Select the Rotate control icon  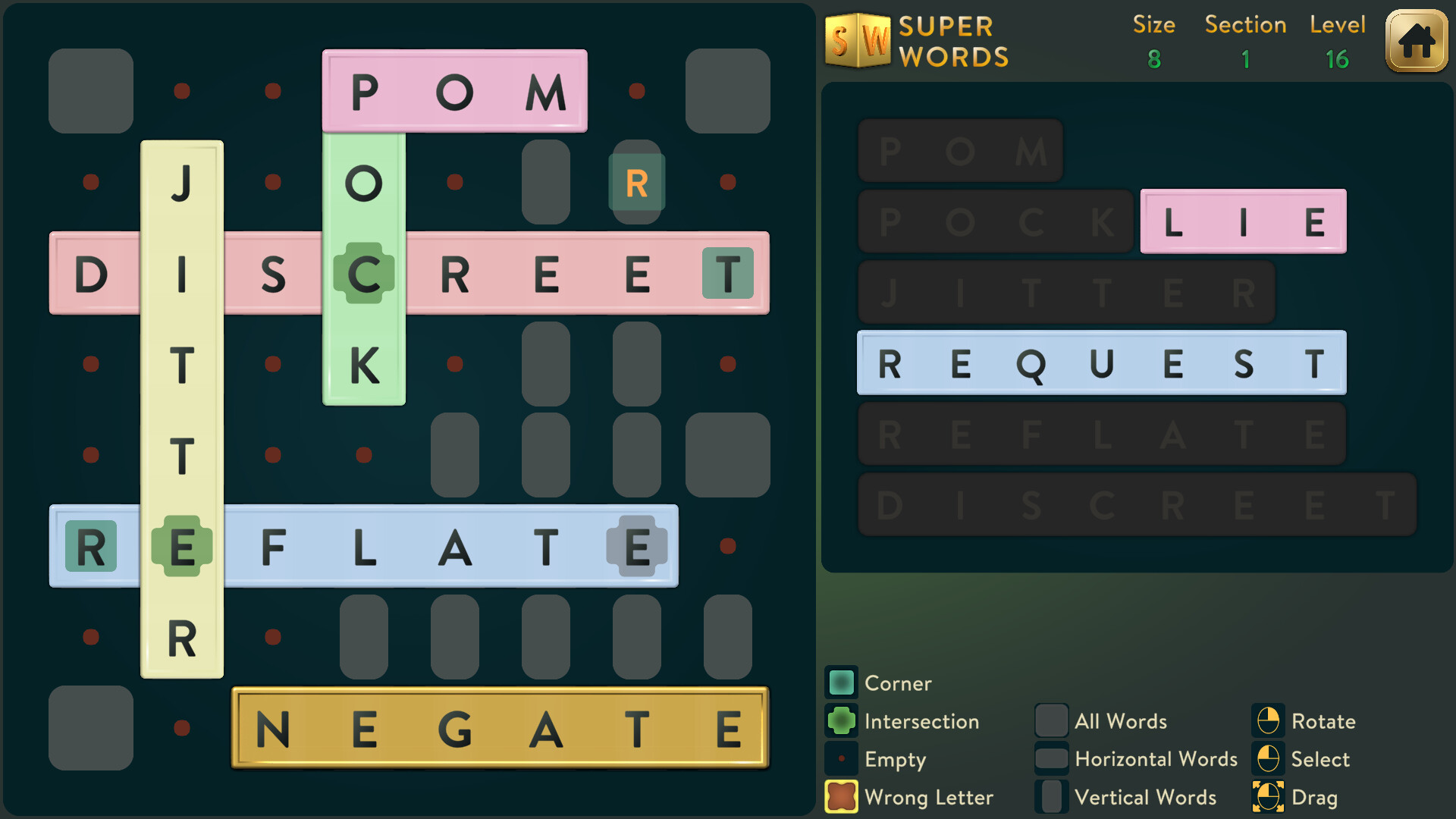[1269, 721]
